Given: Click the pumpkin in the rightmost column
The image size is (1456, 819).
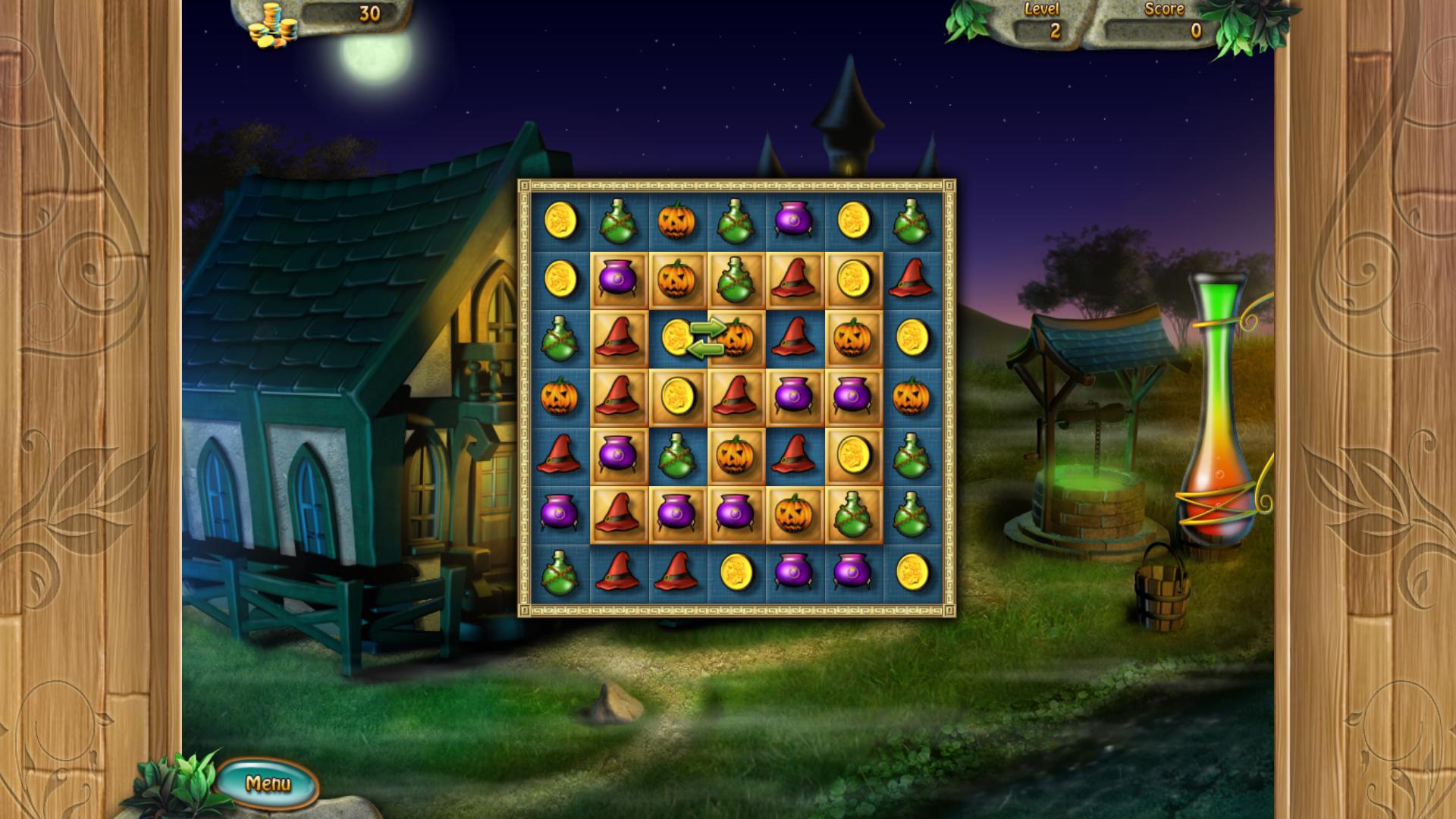Looking at the screenshot, I should click(x=911, y=397).
